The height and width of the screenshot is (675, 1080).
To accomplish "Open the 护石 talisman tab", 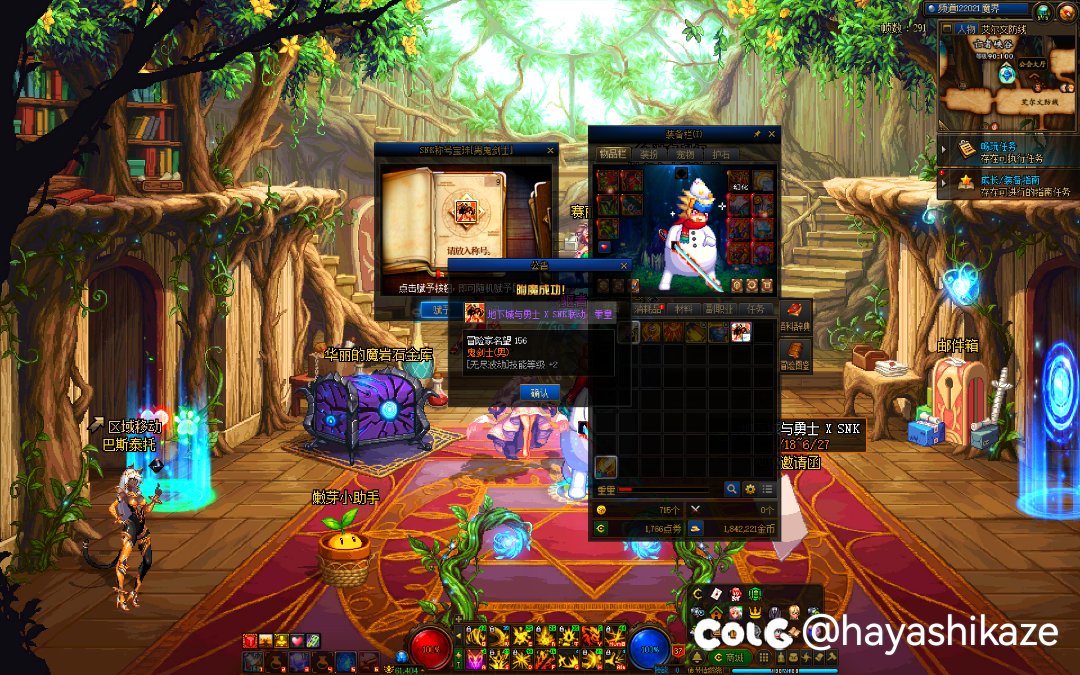I will [720, 154].
